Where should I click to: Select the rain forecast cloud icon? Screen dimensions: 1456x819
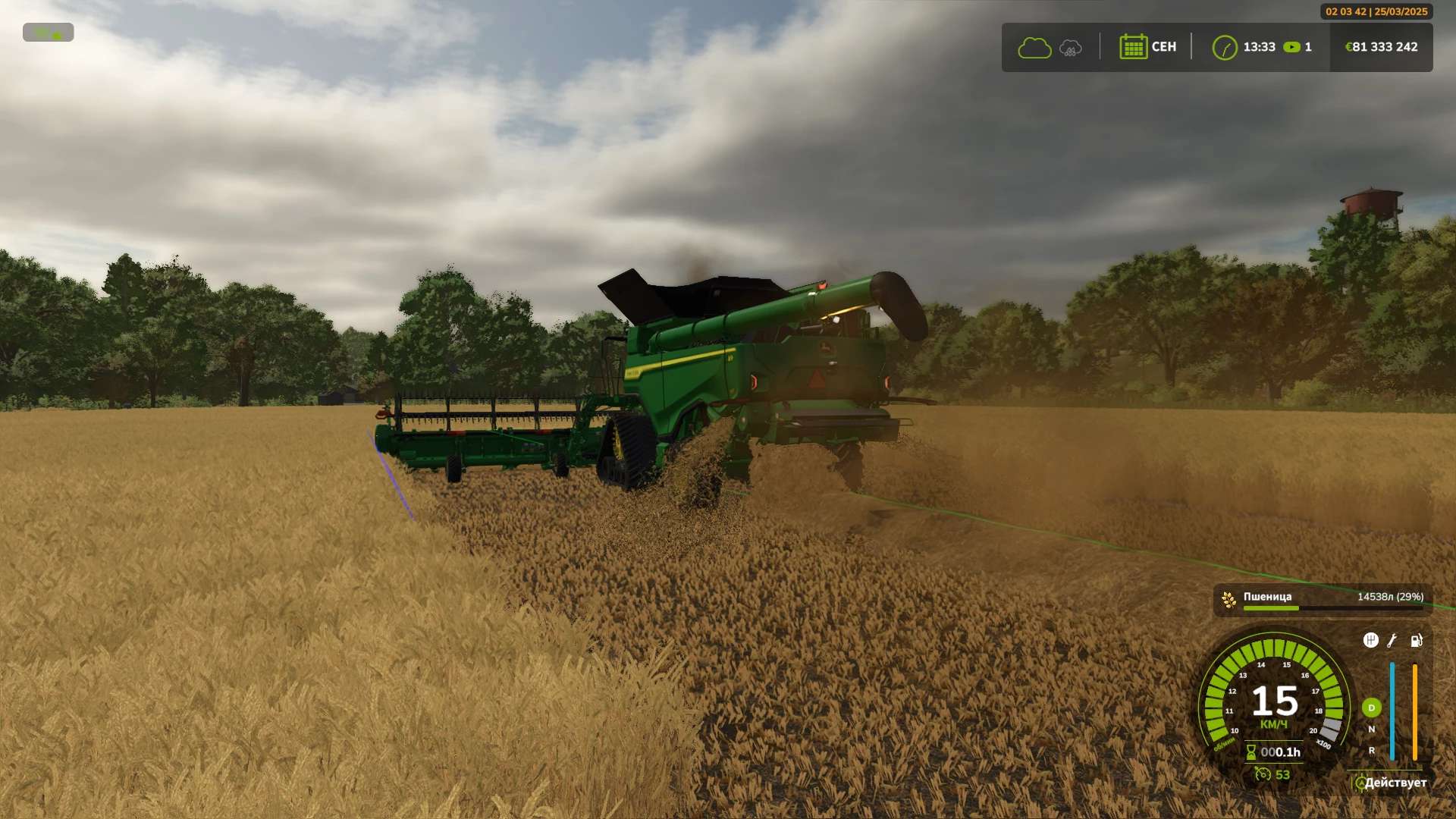[x=1070, y=48]
